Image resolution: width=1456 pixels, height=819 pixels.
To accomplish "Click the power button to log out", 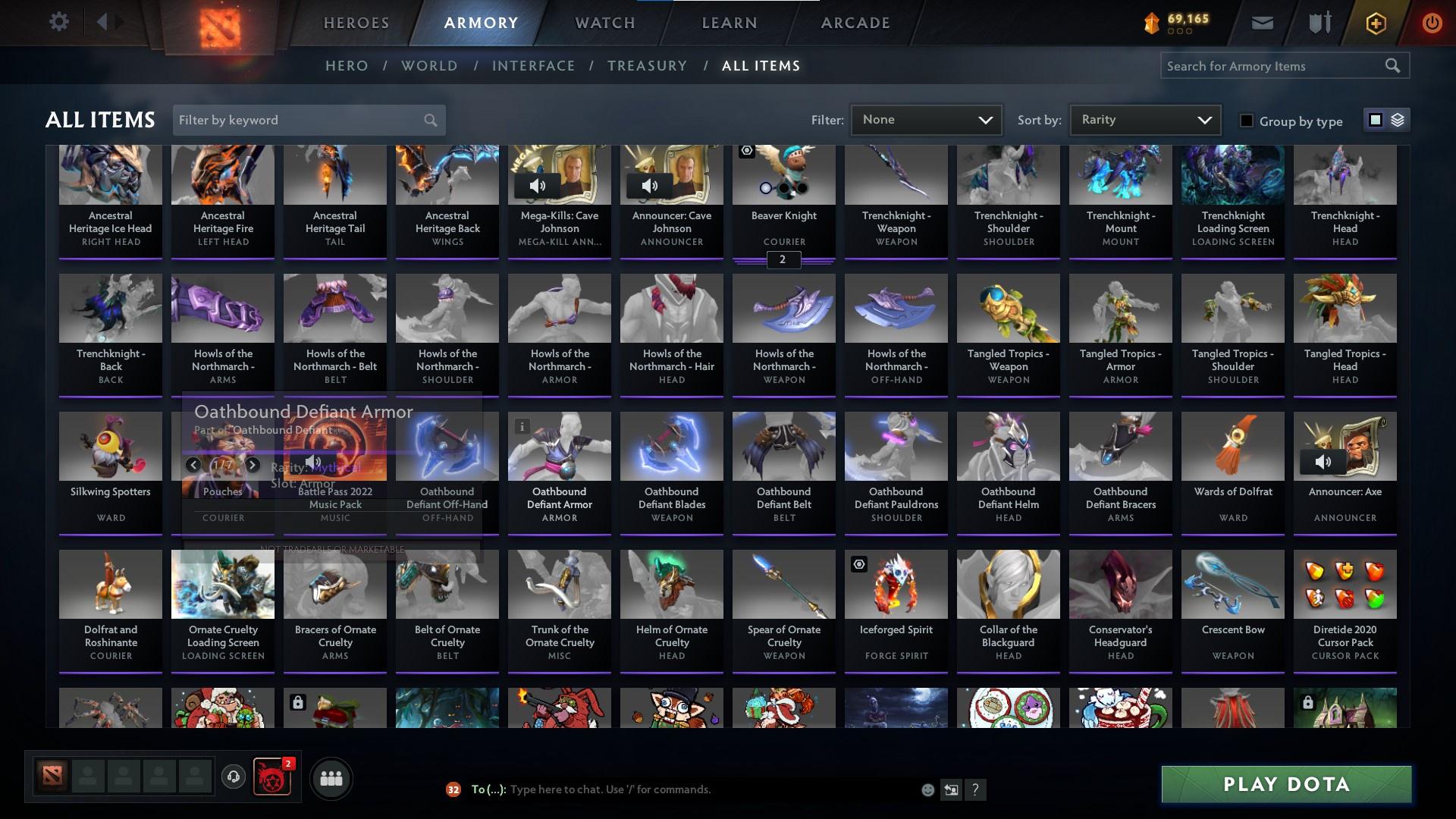I will (x=1432, y=23).
